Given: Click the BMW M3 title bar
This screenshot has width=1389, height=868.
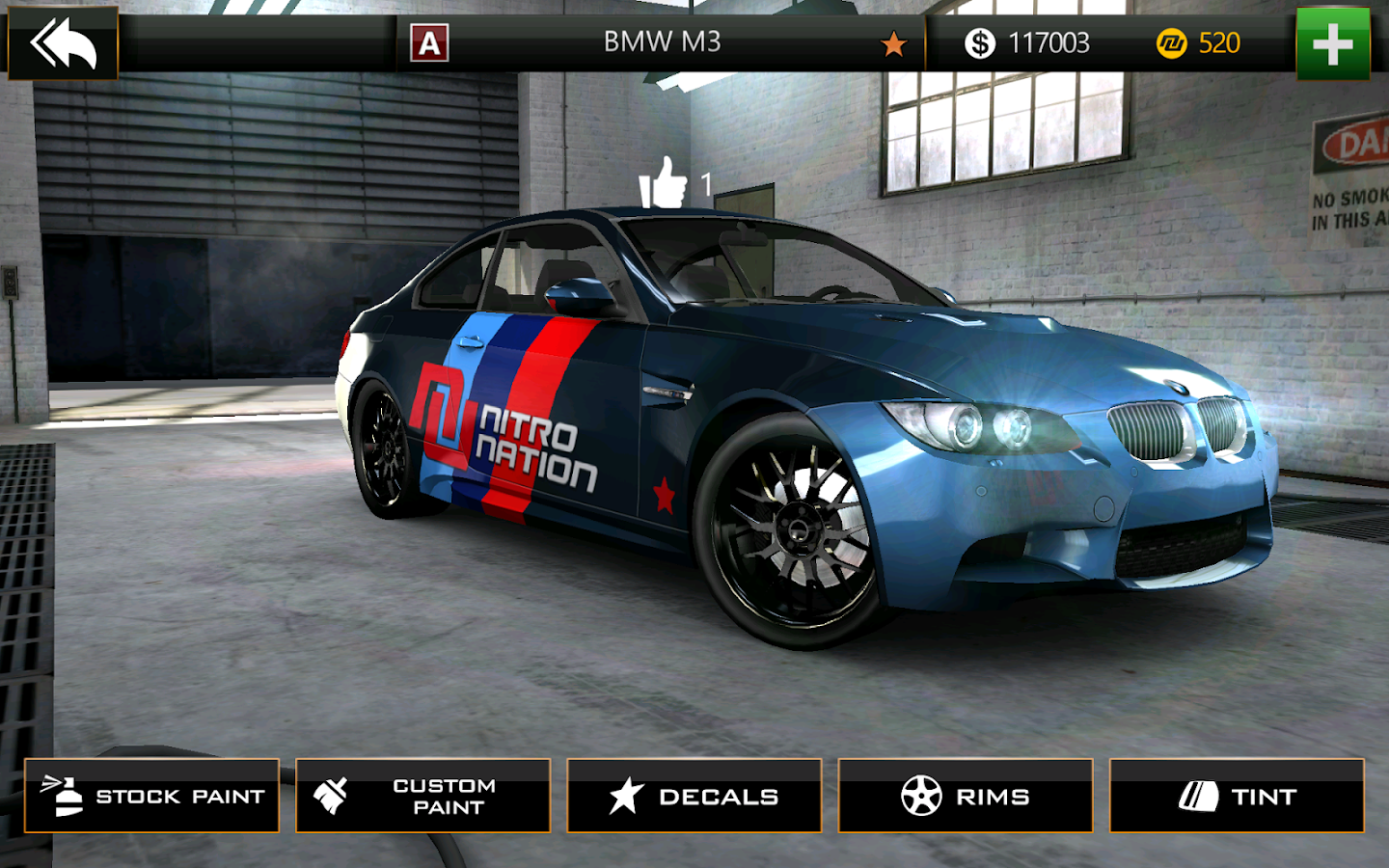Looking at the screenshot, I should (x=661, y=42).
